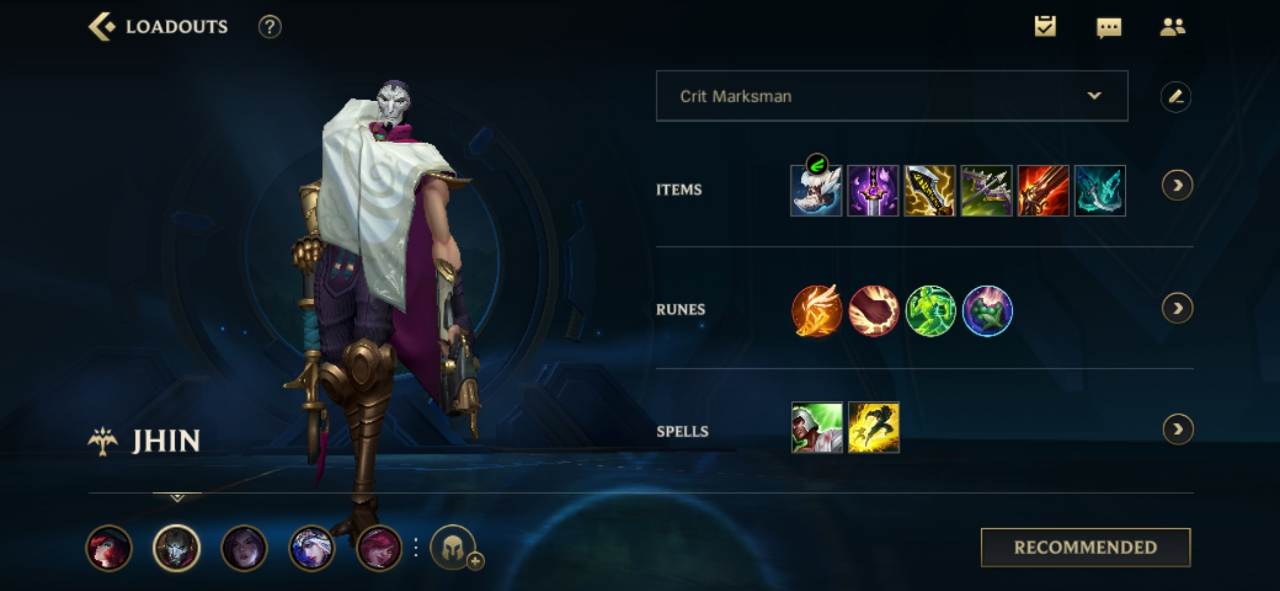Open the chat speech bubble icon

coord(1109,27)
